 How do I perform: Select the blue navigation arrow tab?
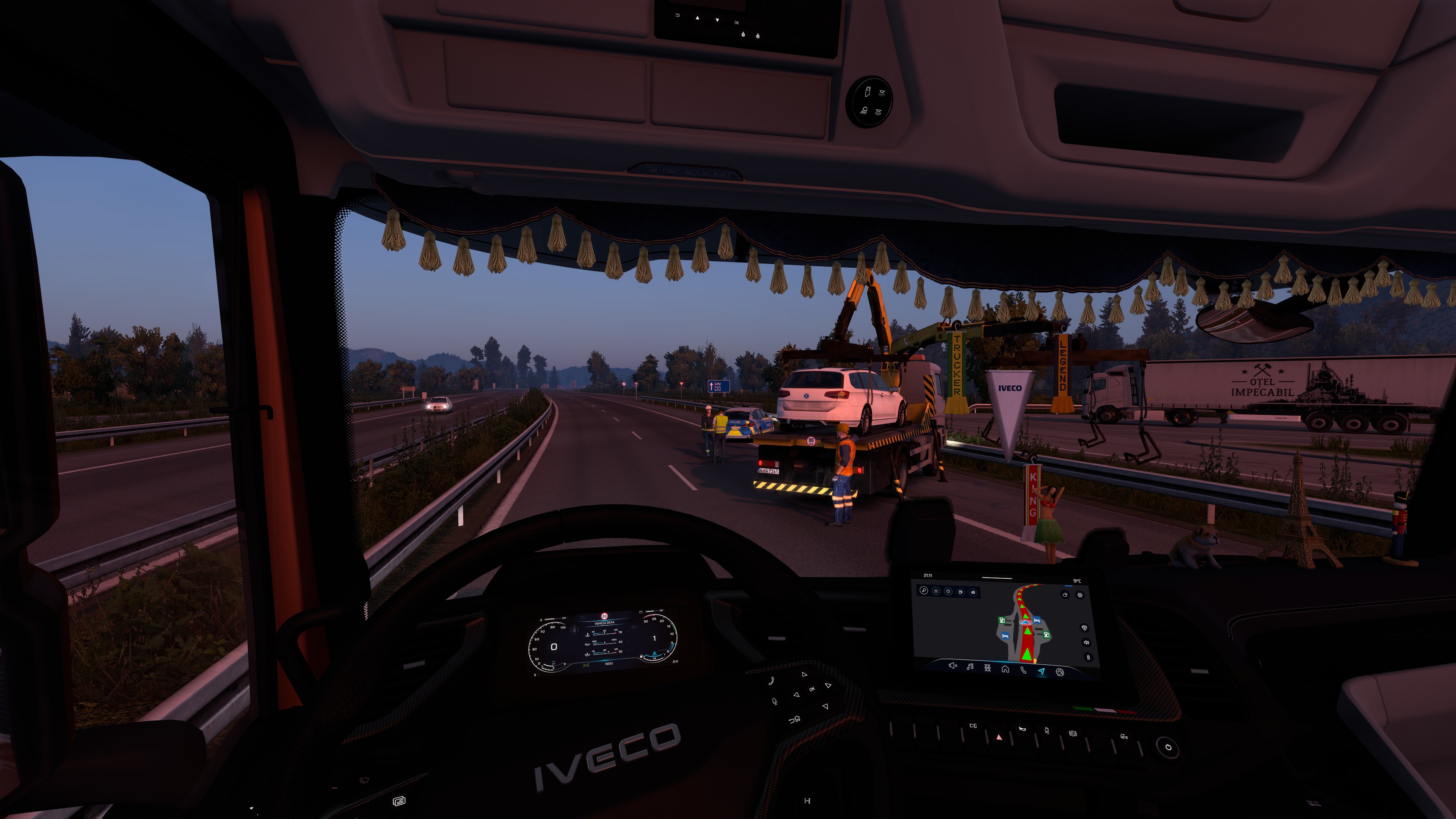(x=1041, y=672)
